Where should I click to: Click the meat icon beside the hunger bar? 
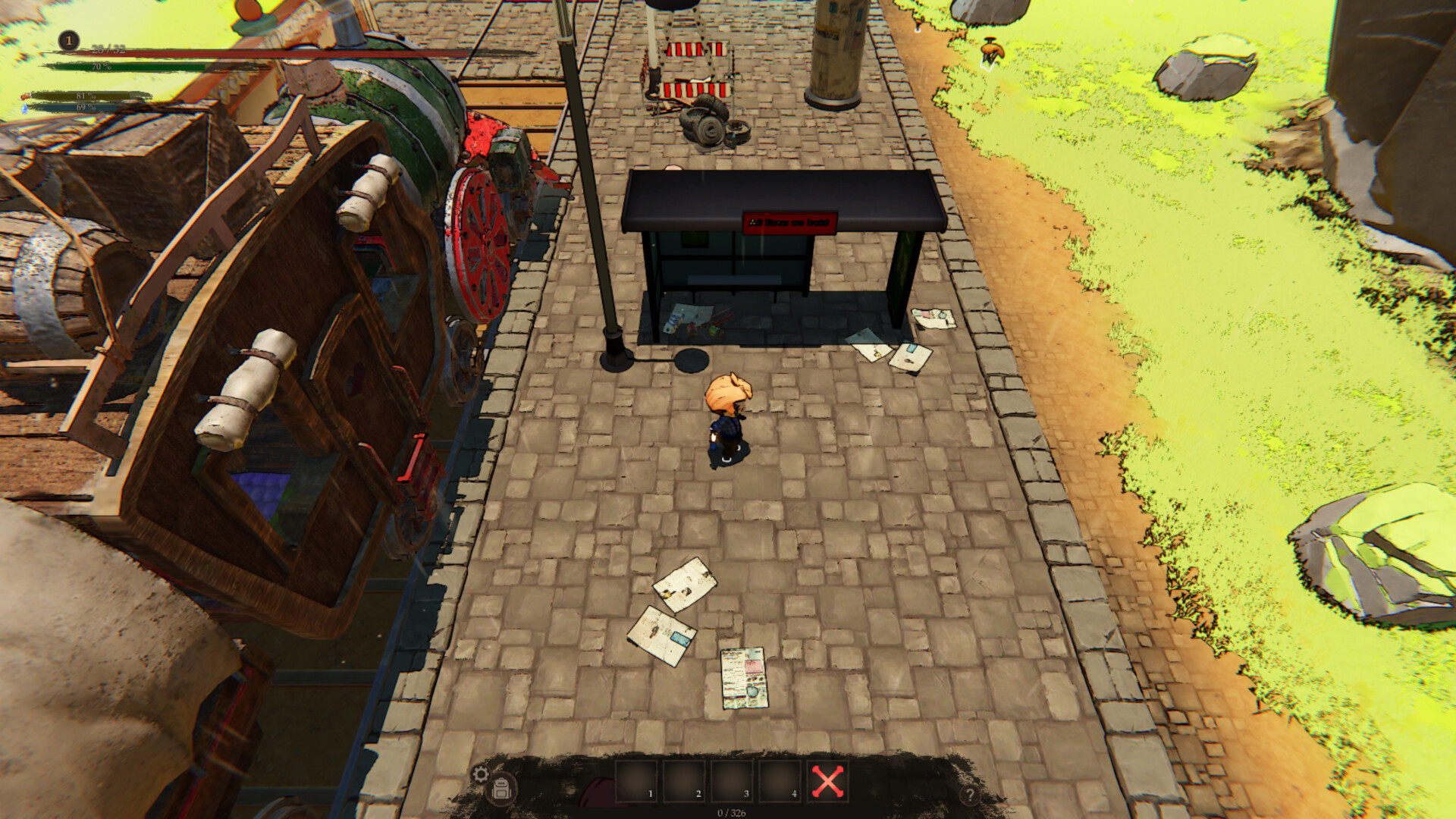[26, 98]
